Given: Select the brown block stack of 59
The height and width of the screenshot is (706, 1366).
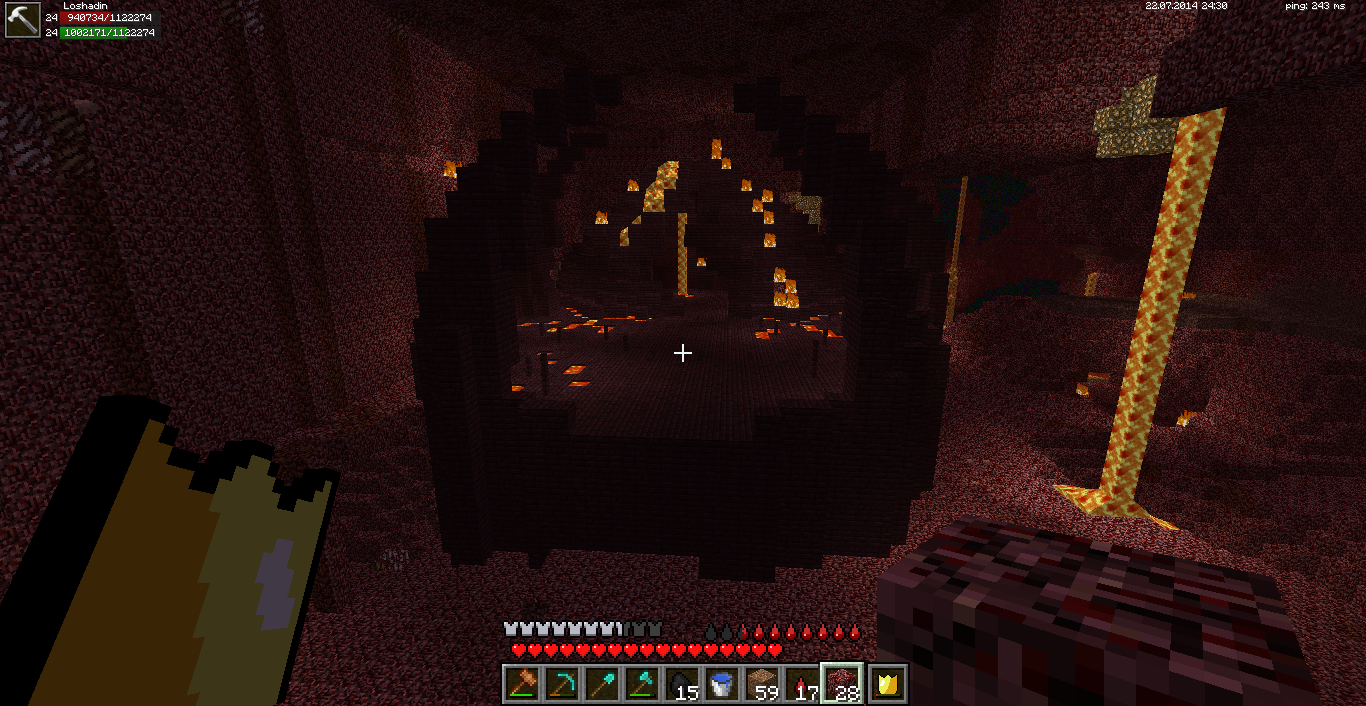Looking at the screenshot, I should click(x=762, y=685).
